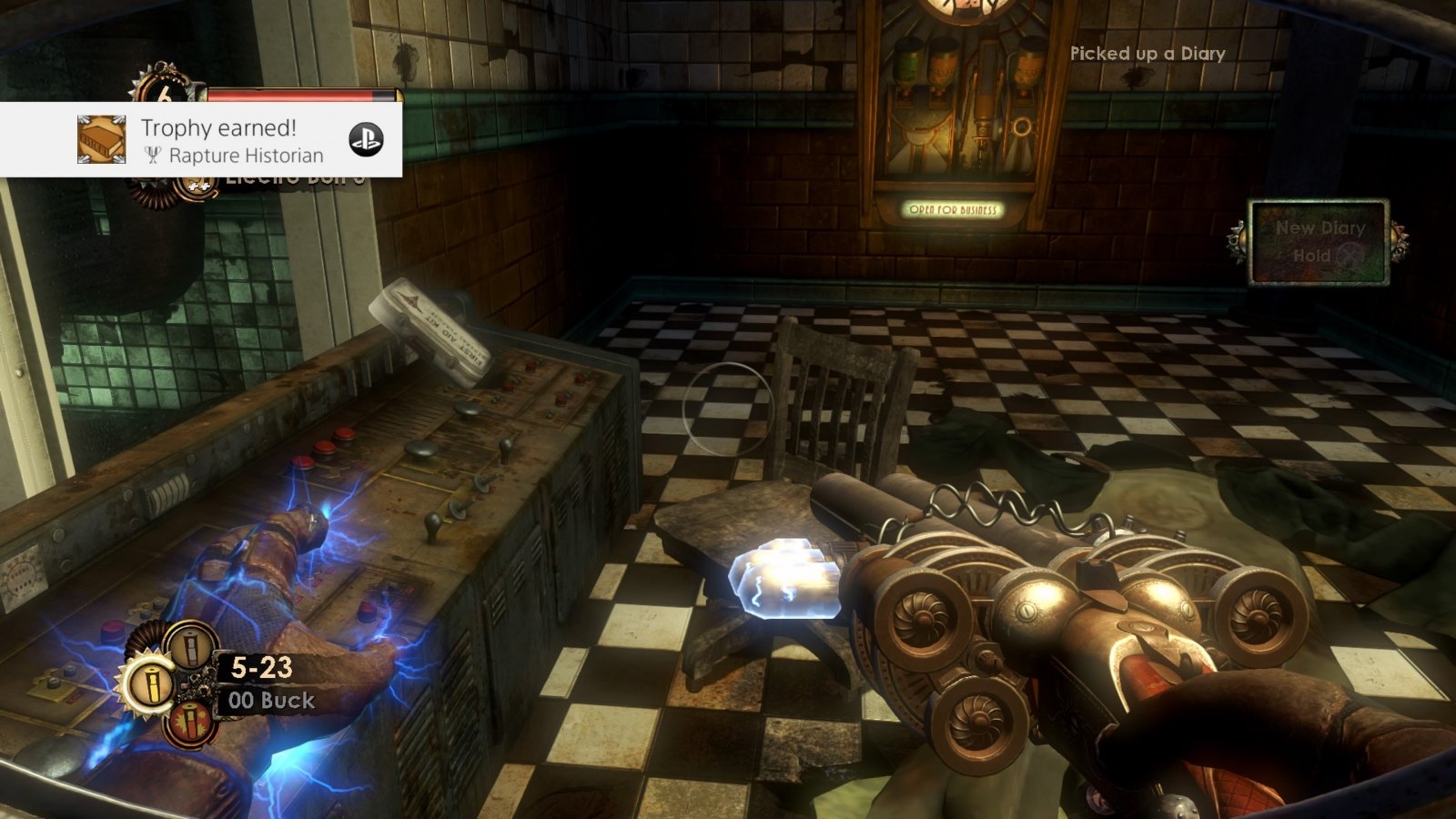
Task: Click the Trophy earned! text
Action: (218, 127)
